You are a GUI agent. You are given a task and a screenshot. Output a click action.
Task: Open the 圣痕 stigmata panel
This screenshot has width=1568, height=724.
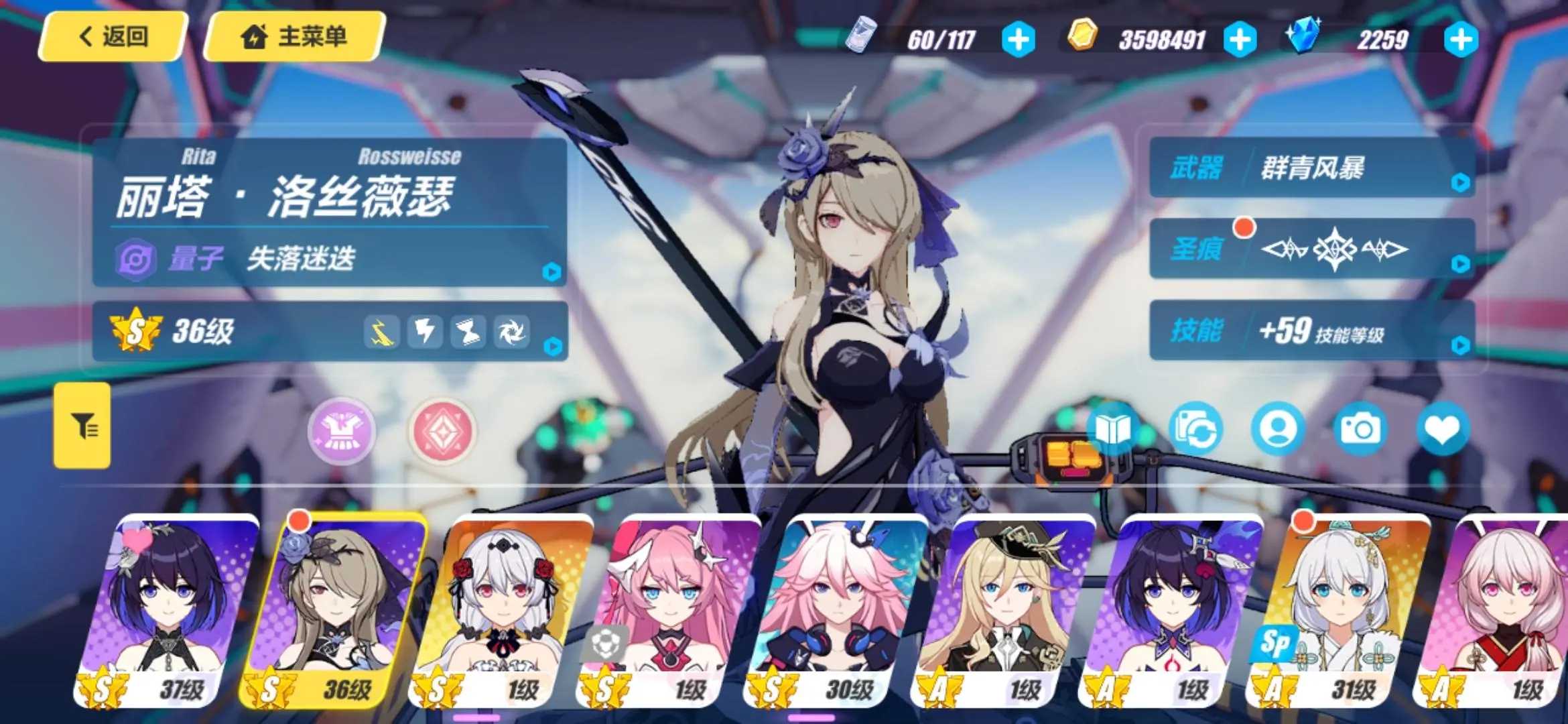coord(1311,249)
